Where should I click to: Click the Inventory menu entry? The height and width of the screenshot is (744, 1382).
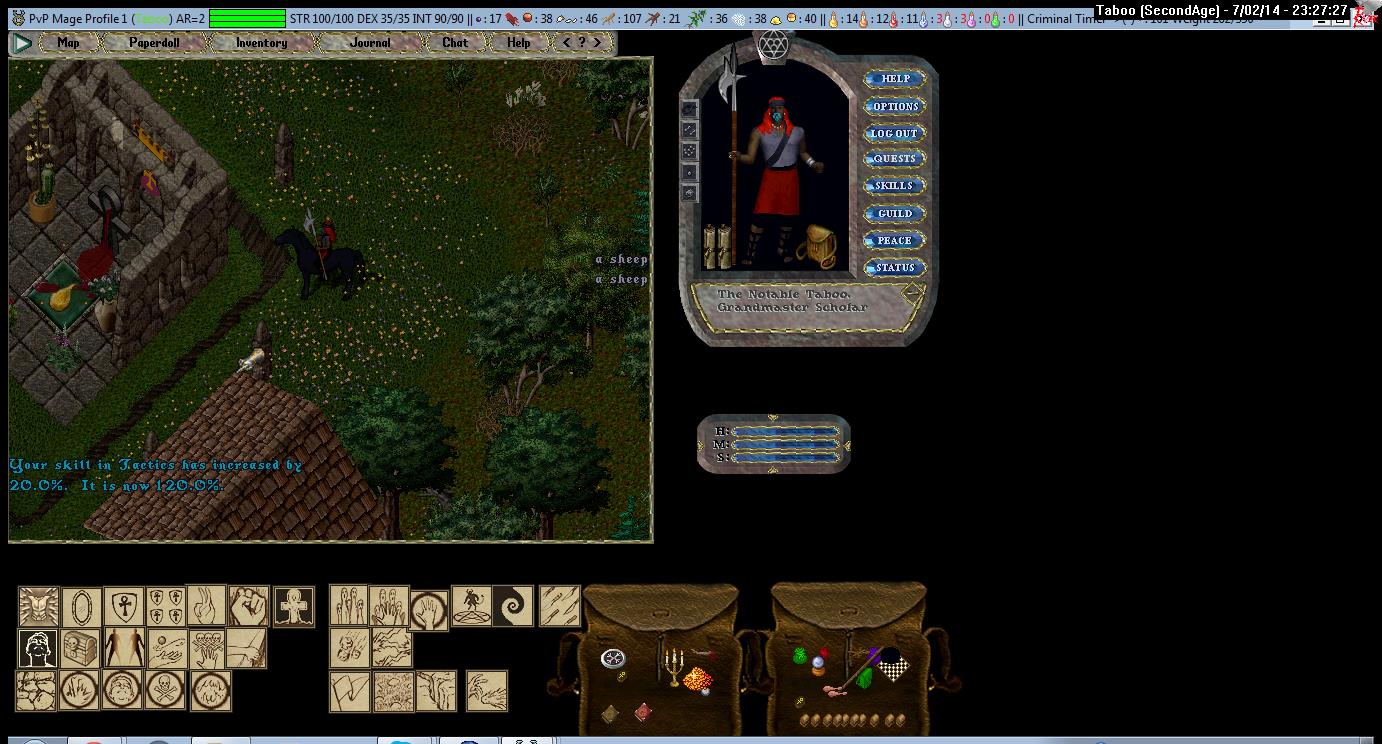tap(261, 43)
